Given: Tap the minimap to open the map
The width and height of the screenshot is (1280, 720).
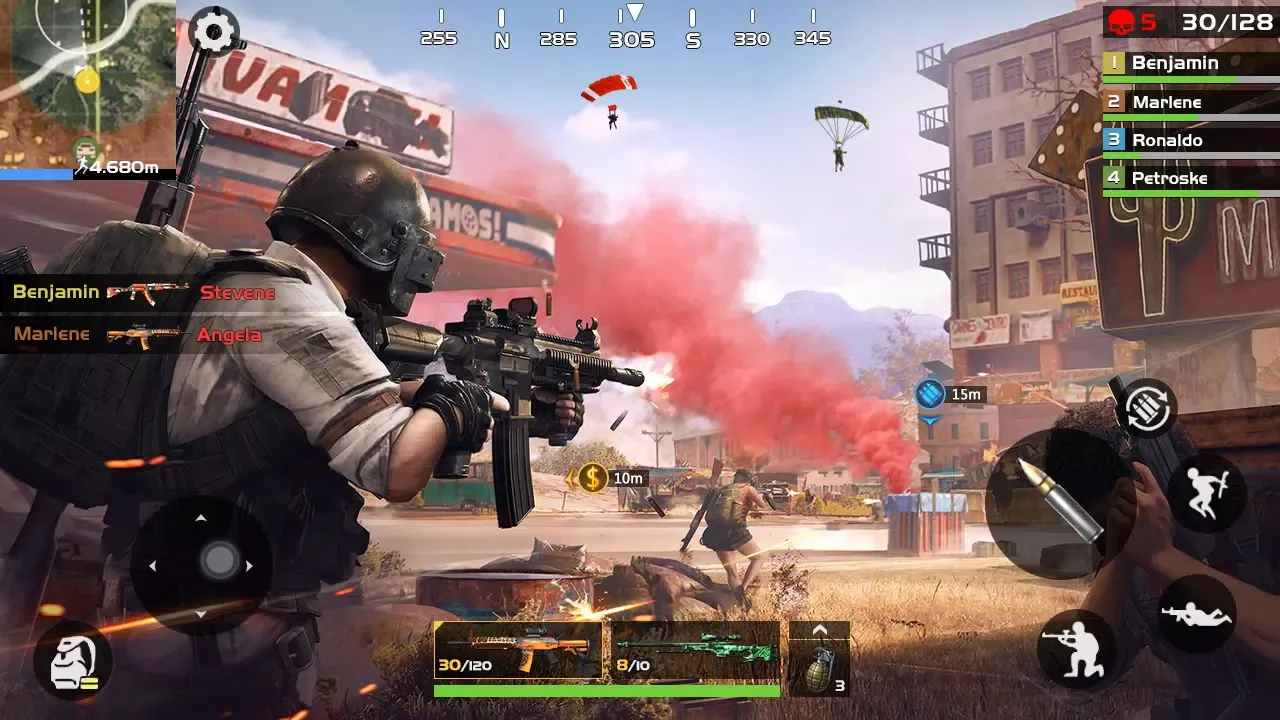Looking at the screenshot, I should point(87,85).
